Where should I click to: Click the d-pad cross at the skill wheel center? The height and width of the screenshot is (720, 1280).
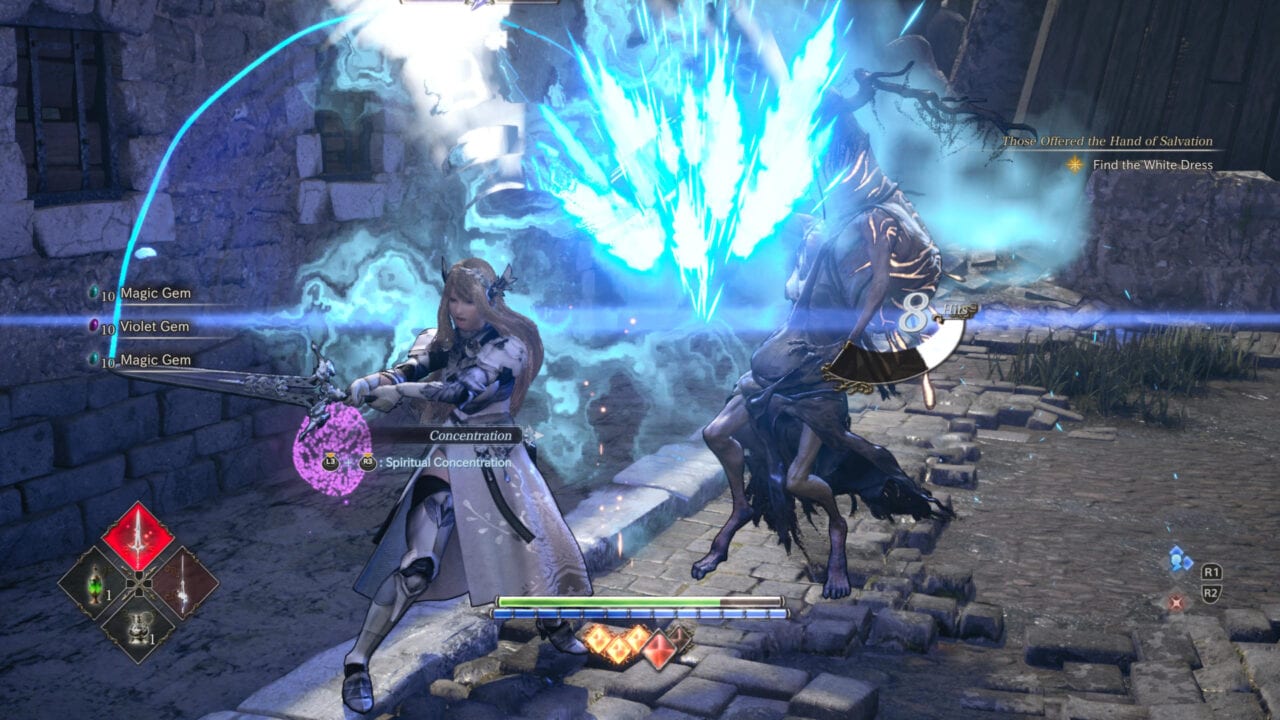[140, 583]
